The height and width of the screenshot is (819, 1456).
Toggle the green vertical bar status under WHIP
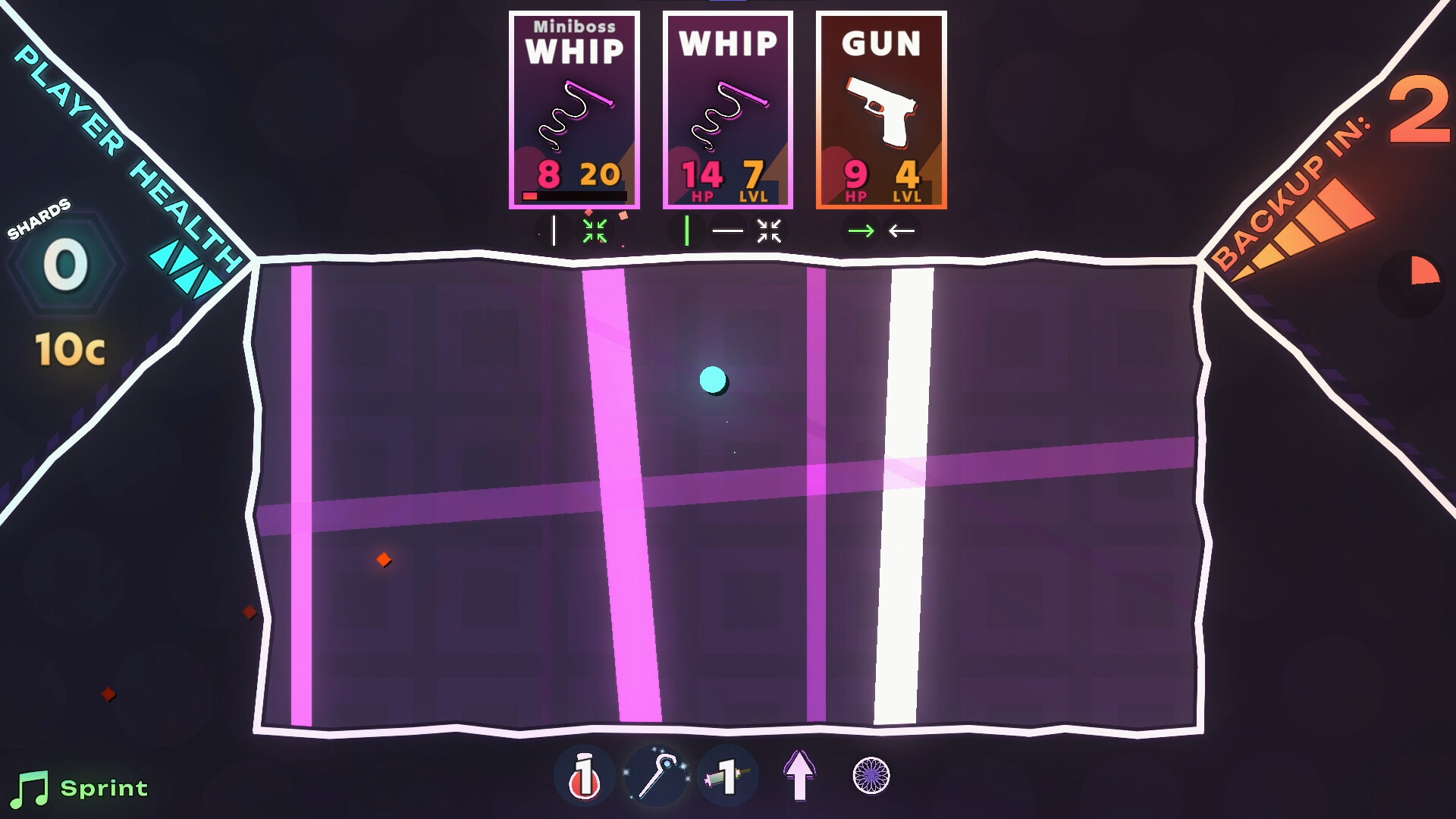pyautogui.click(x=687, y=231)
